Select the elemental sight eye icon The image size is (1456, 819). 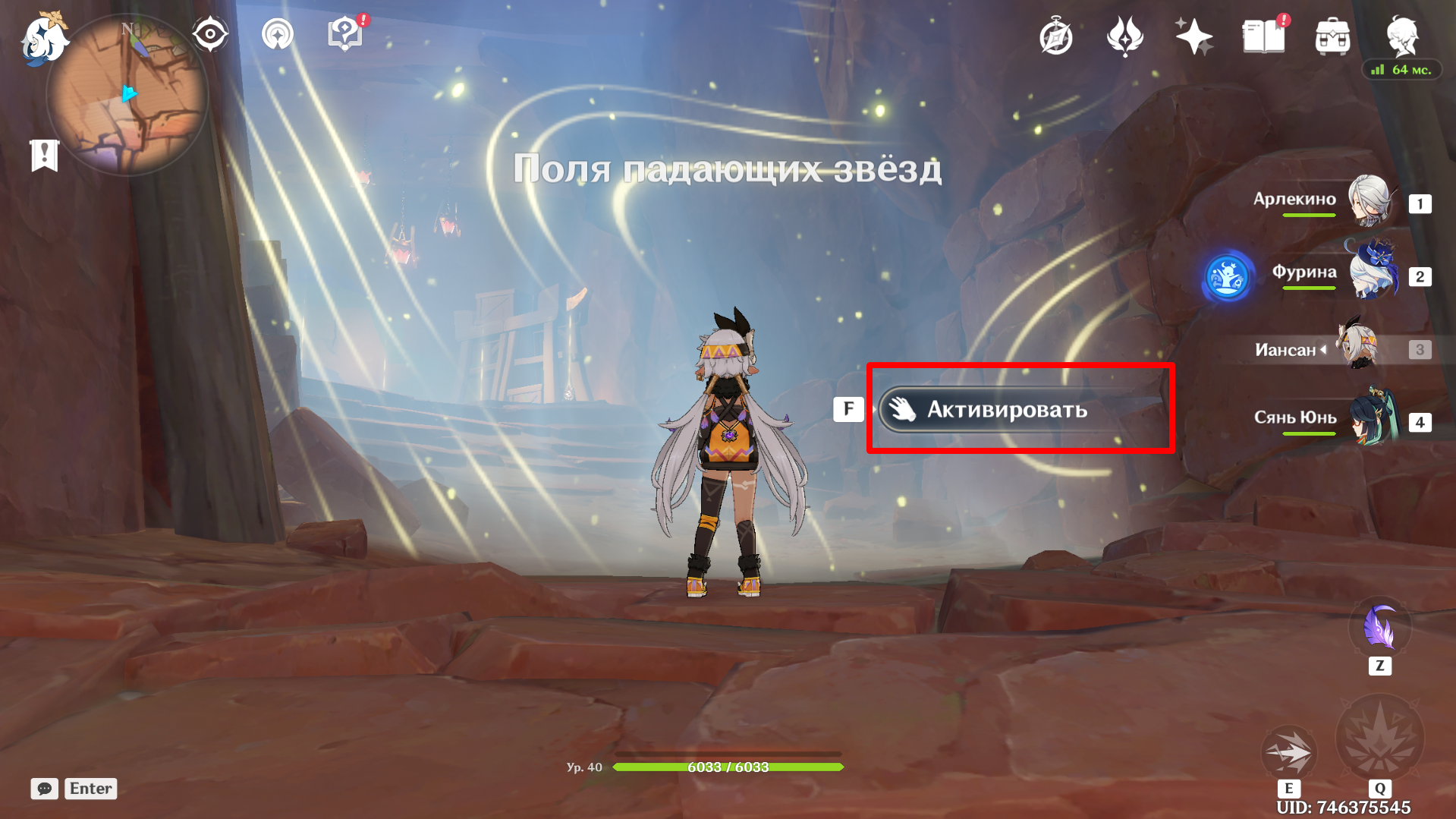point(210,33)
